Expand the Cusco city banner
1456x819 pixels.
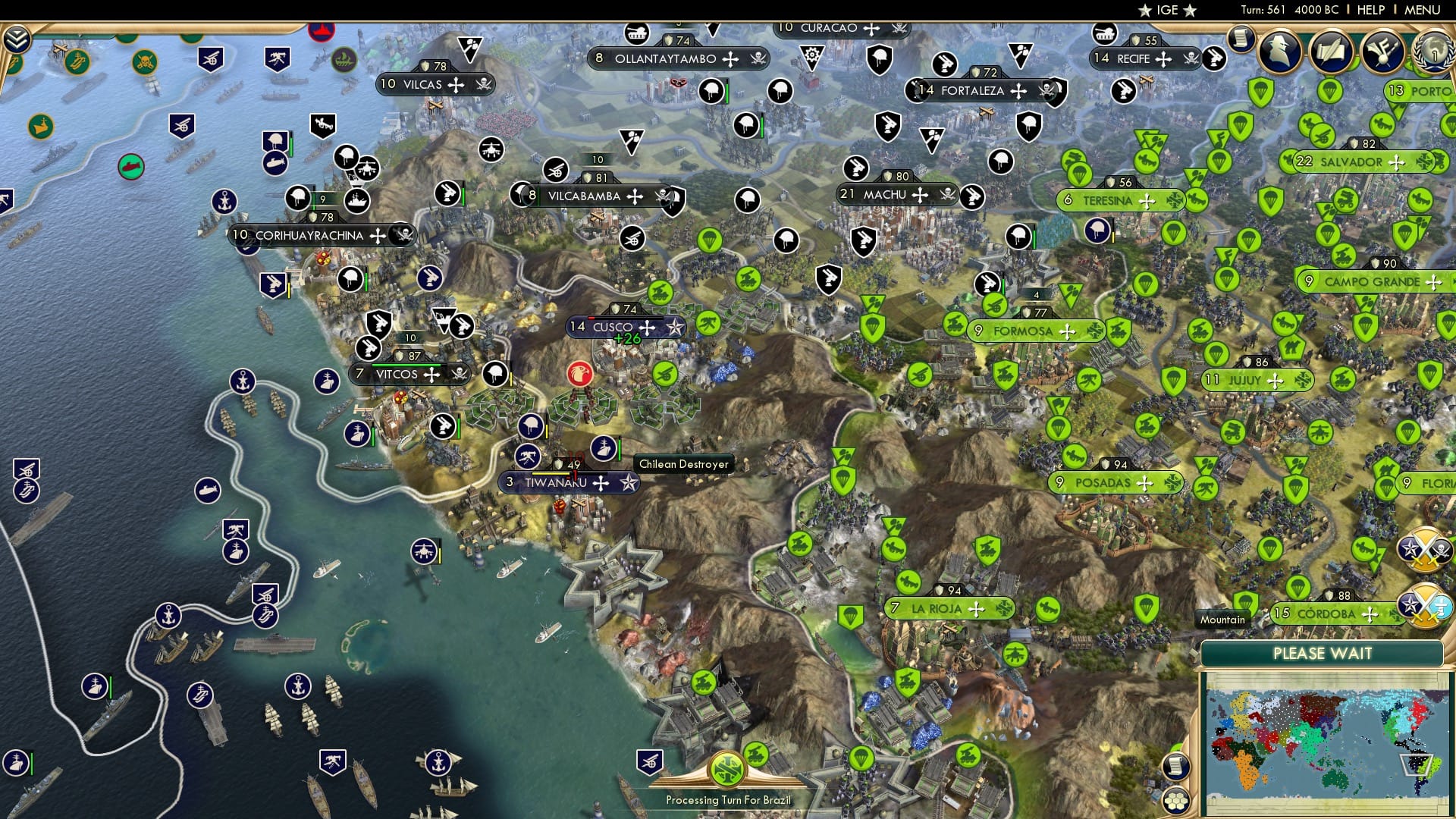click(646, 327)
